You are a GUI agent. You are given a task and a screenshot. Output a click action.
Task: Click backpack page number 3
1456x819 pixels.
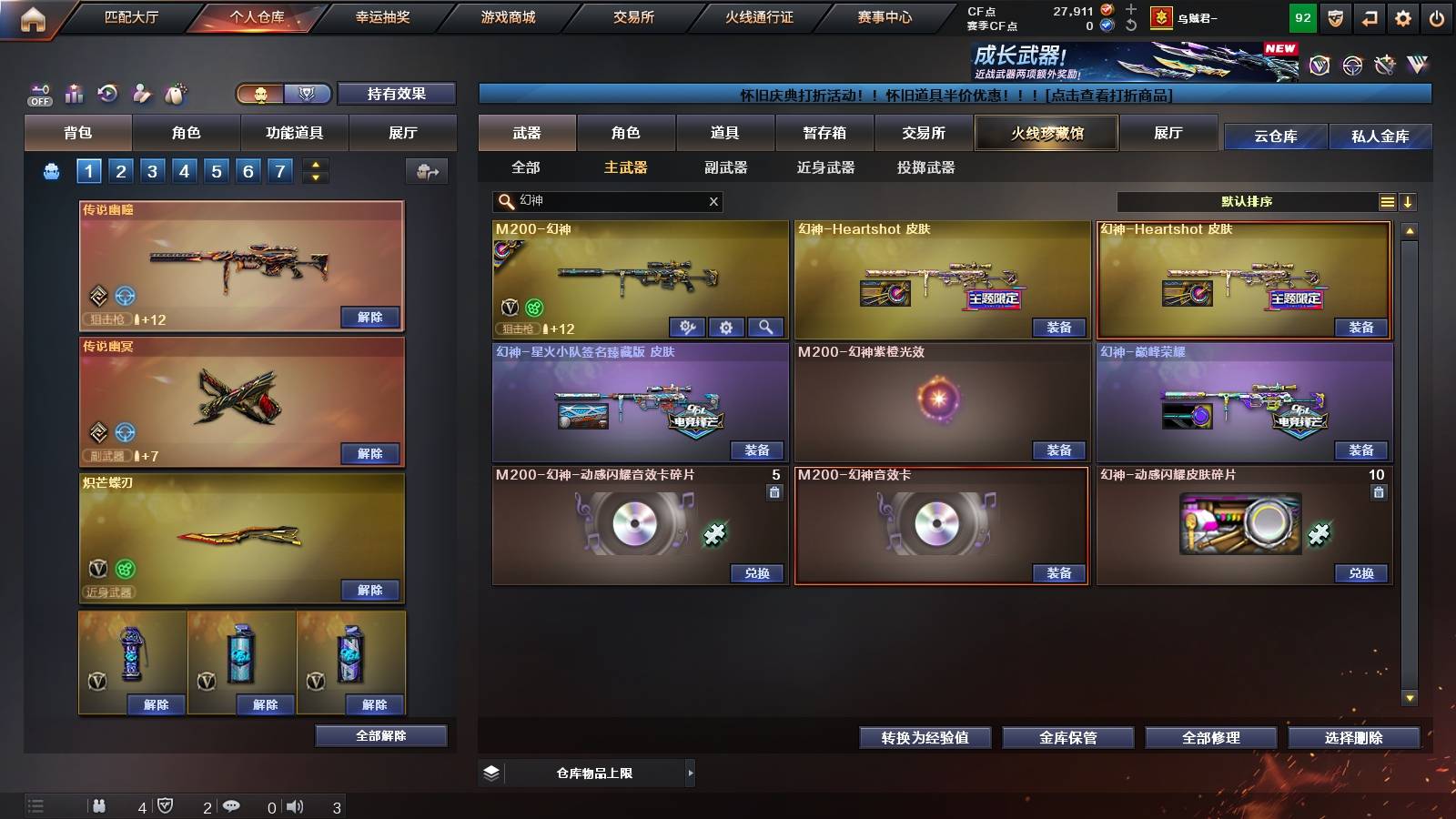click(x=155, y=170)
